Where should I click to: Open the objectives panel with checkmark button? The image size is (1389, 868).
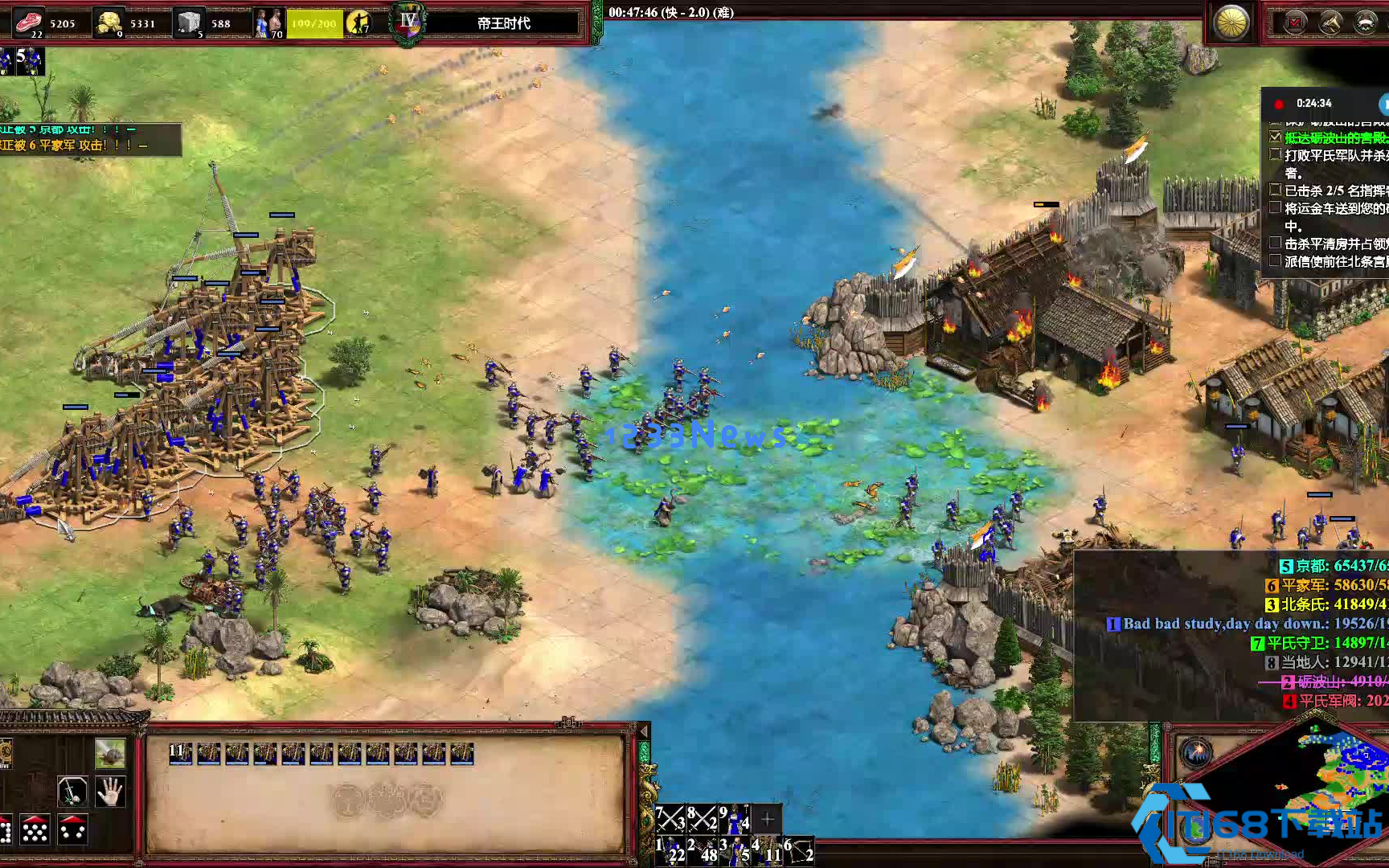pos(1295,23)
